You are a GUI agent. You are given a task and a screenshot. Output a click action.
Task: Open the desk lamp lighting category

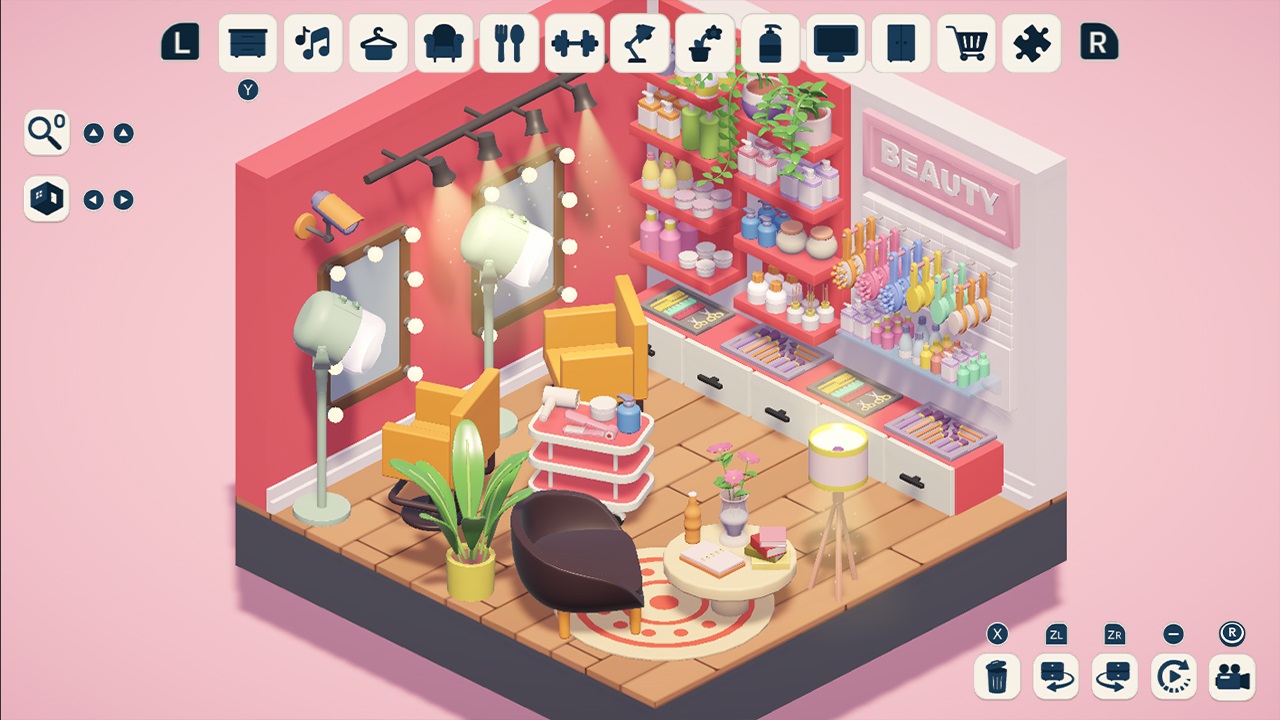tap(640, 44)
